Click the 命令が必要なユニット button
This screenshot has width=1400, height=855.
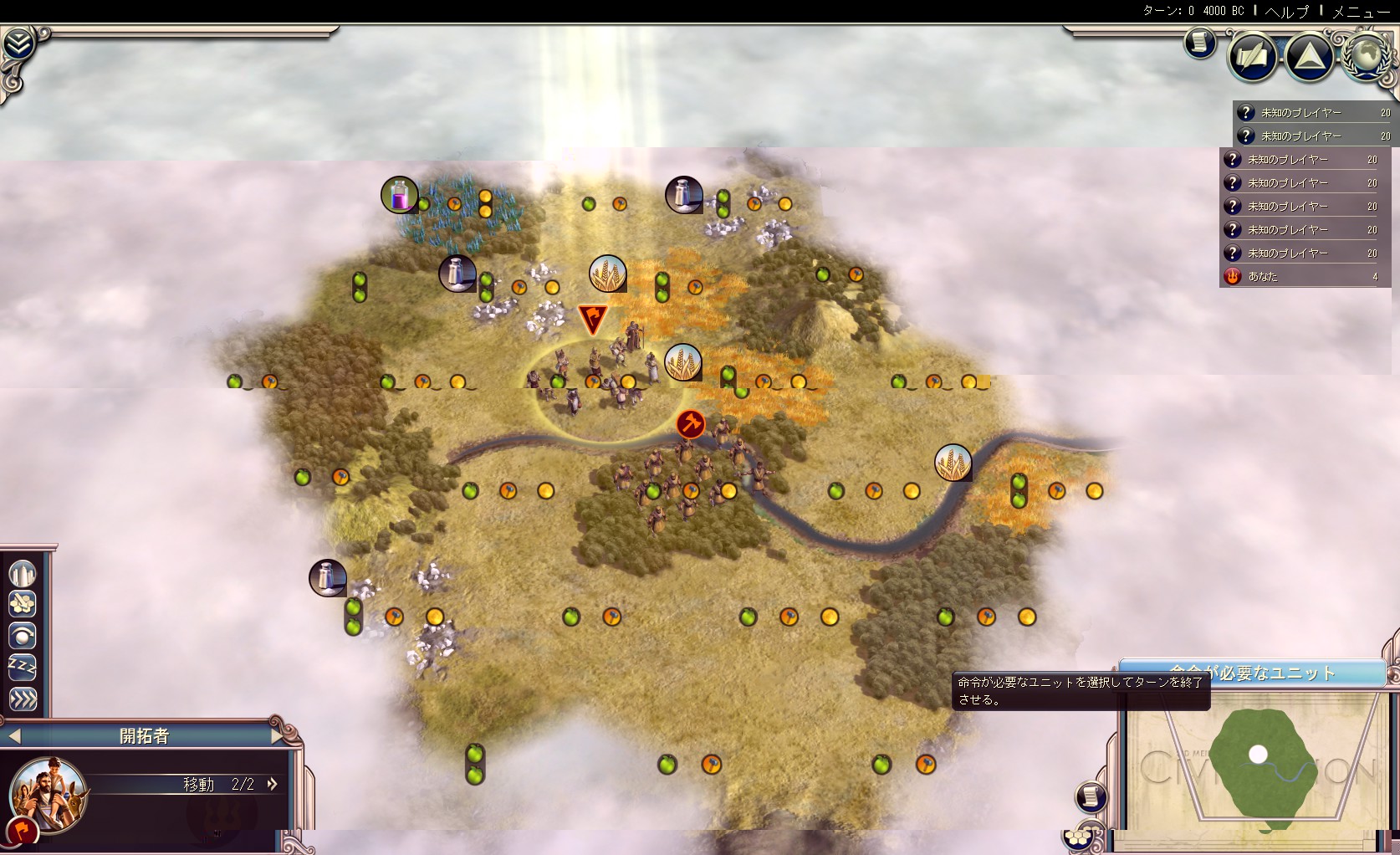[1252, 673]
